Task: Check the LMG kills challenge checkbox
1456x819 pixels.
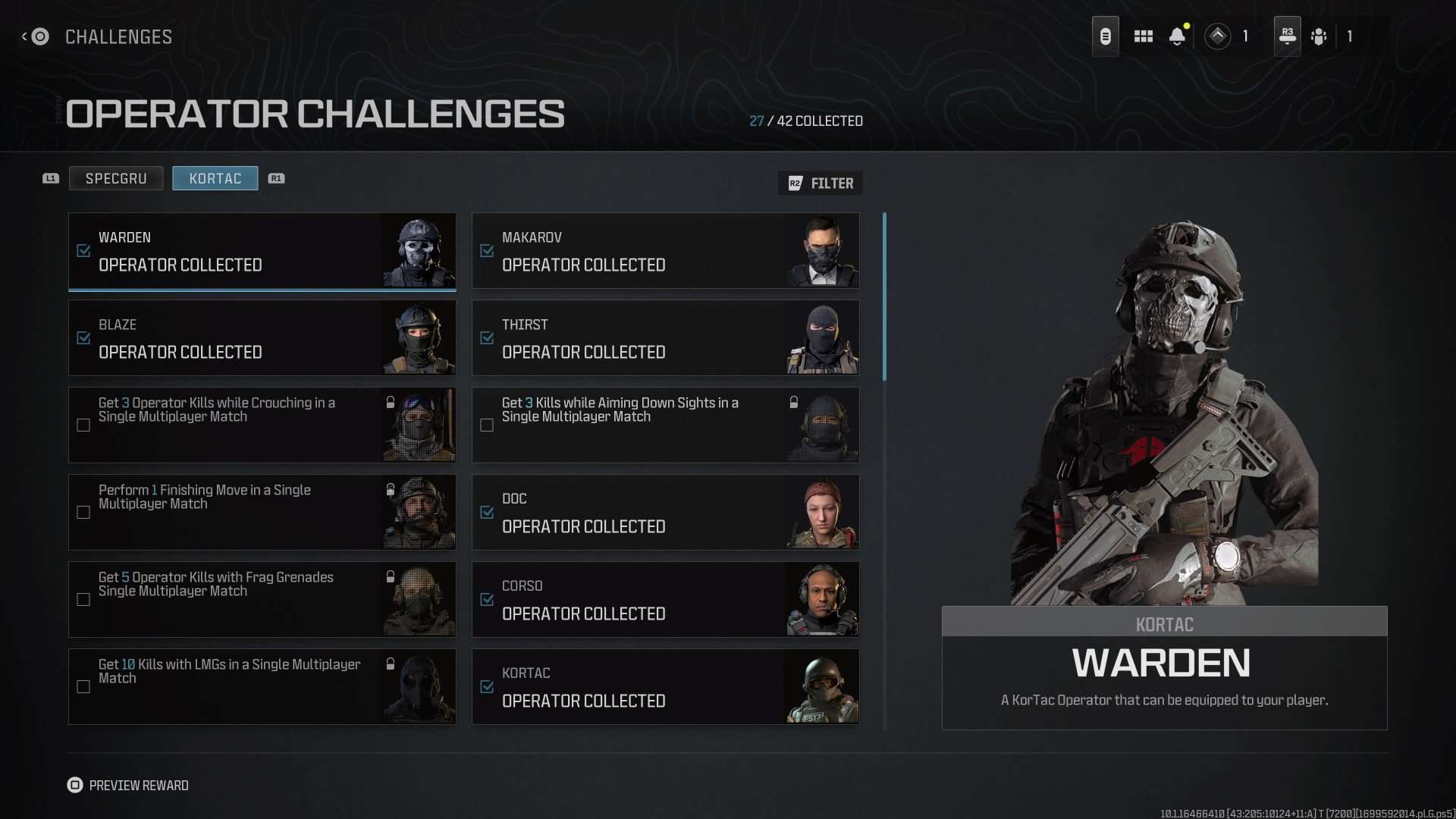Action: [83, 686]
